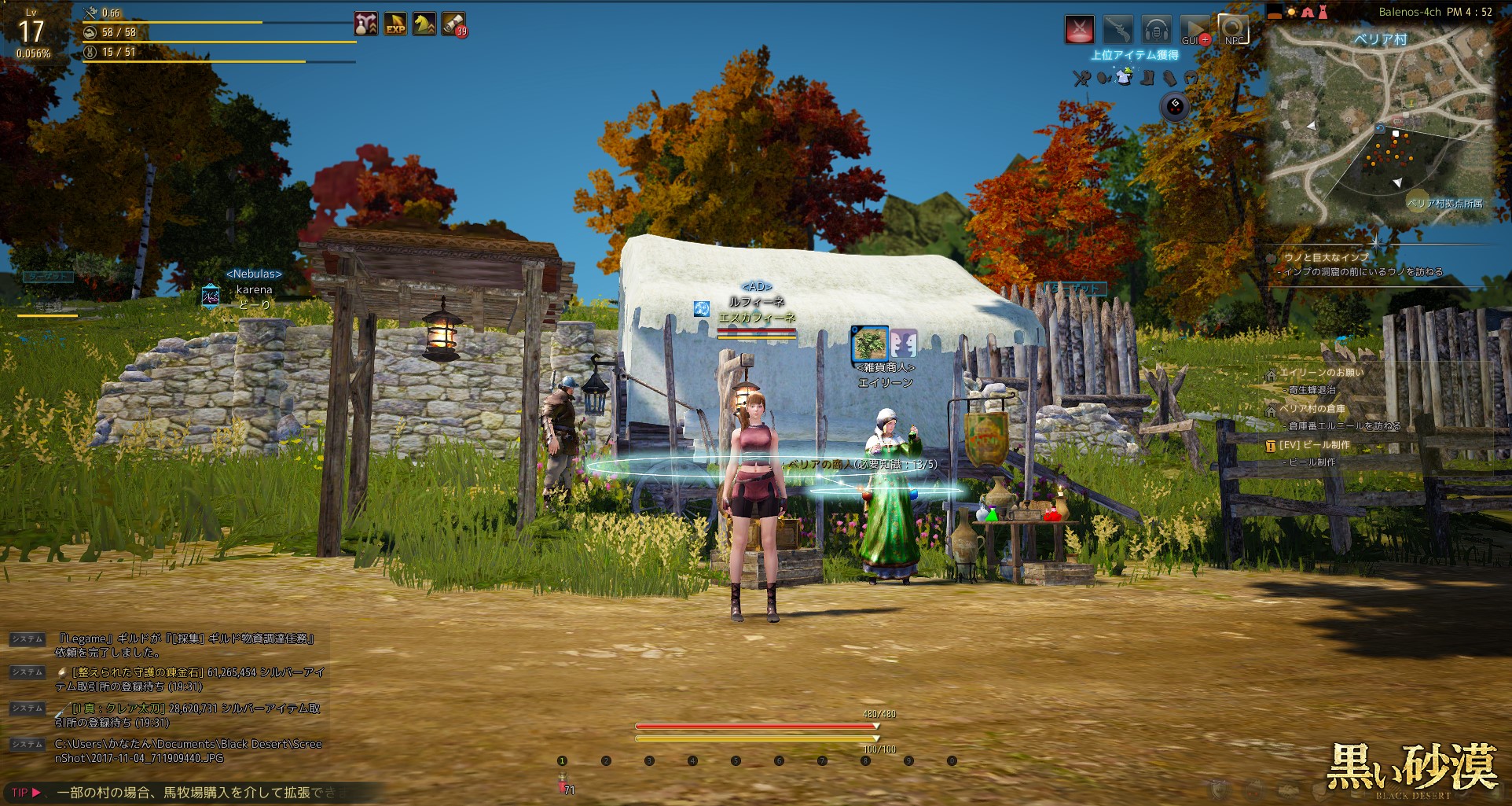Click the yellow horse buff icon

tap(424, 24)
